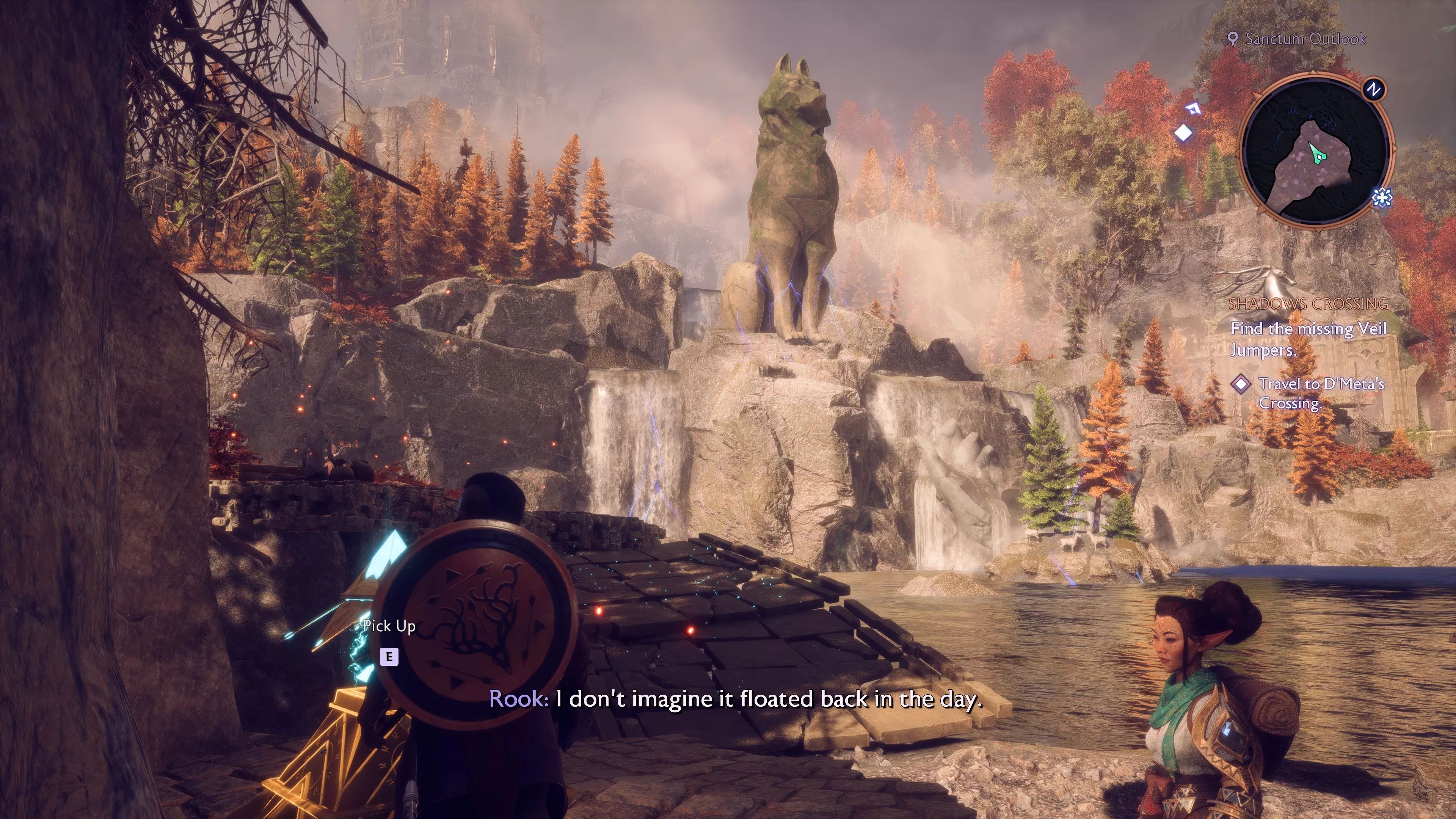Click the Sanctum Outlook location label
The image size is (1456, 819).
tap(1305, 39)
